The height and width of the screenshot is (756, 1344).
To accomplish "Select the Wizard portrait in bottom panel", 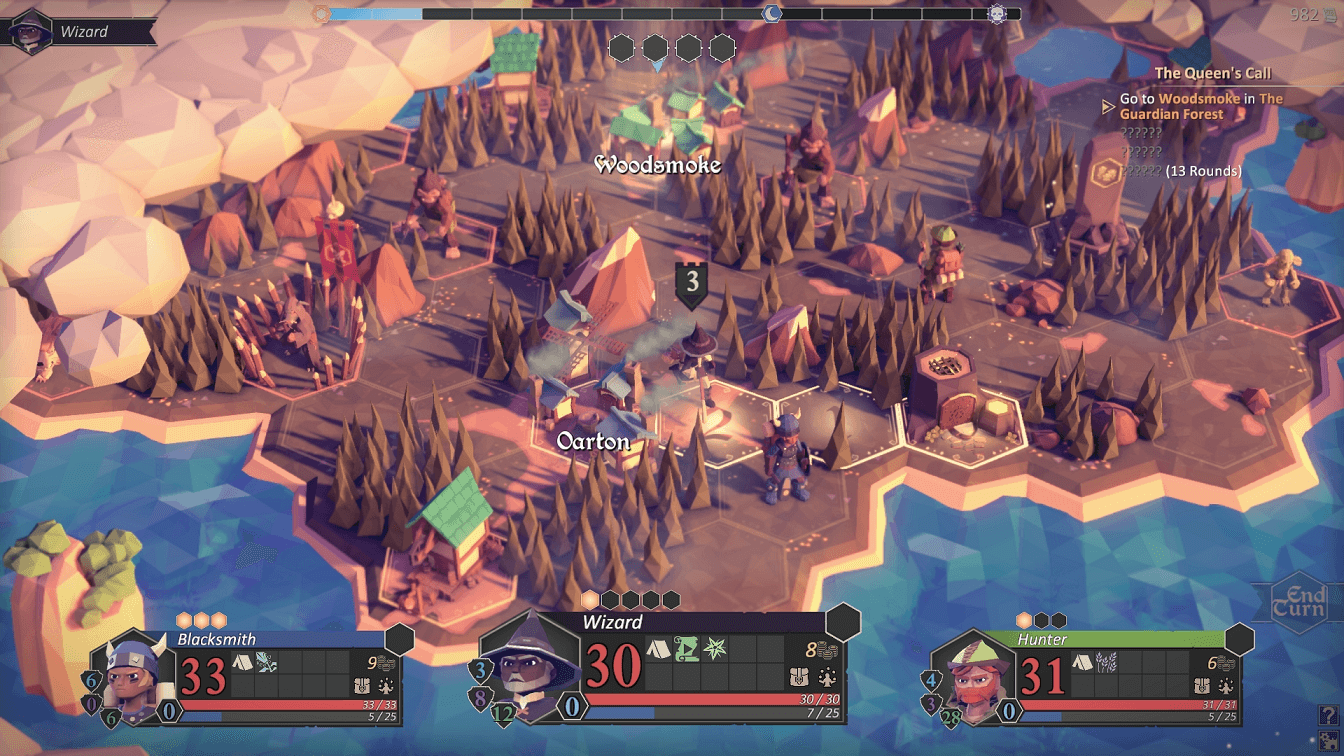I will [531, 667].
